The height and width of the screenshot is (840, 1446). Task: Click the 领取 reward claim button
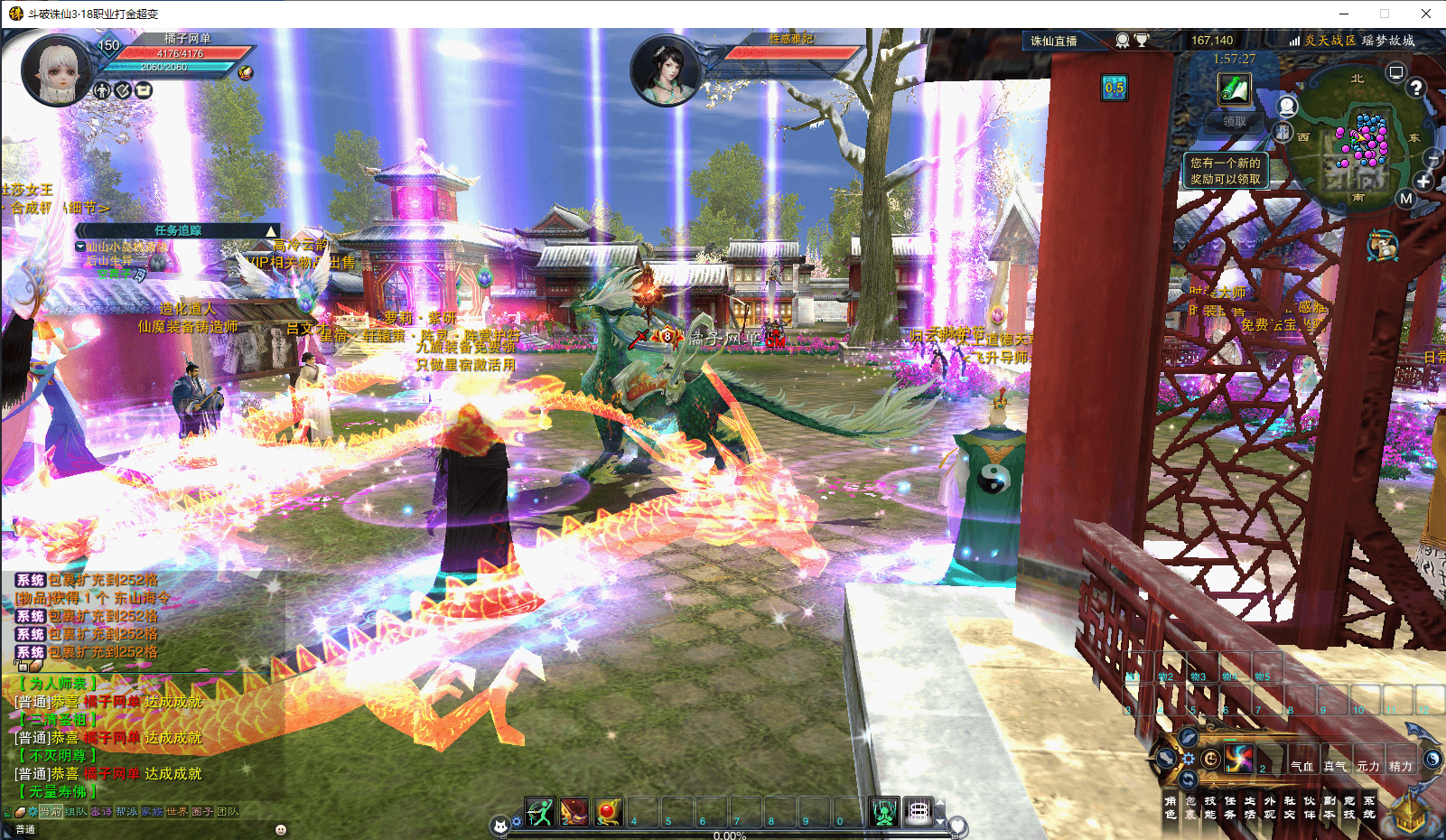coord(1234,121)
